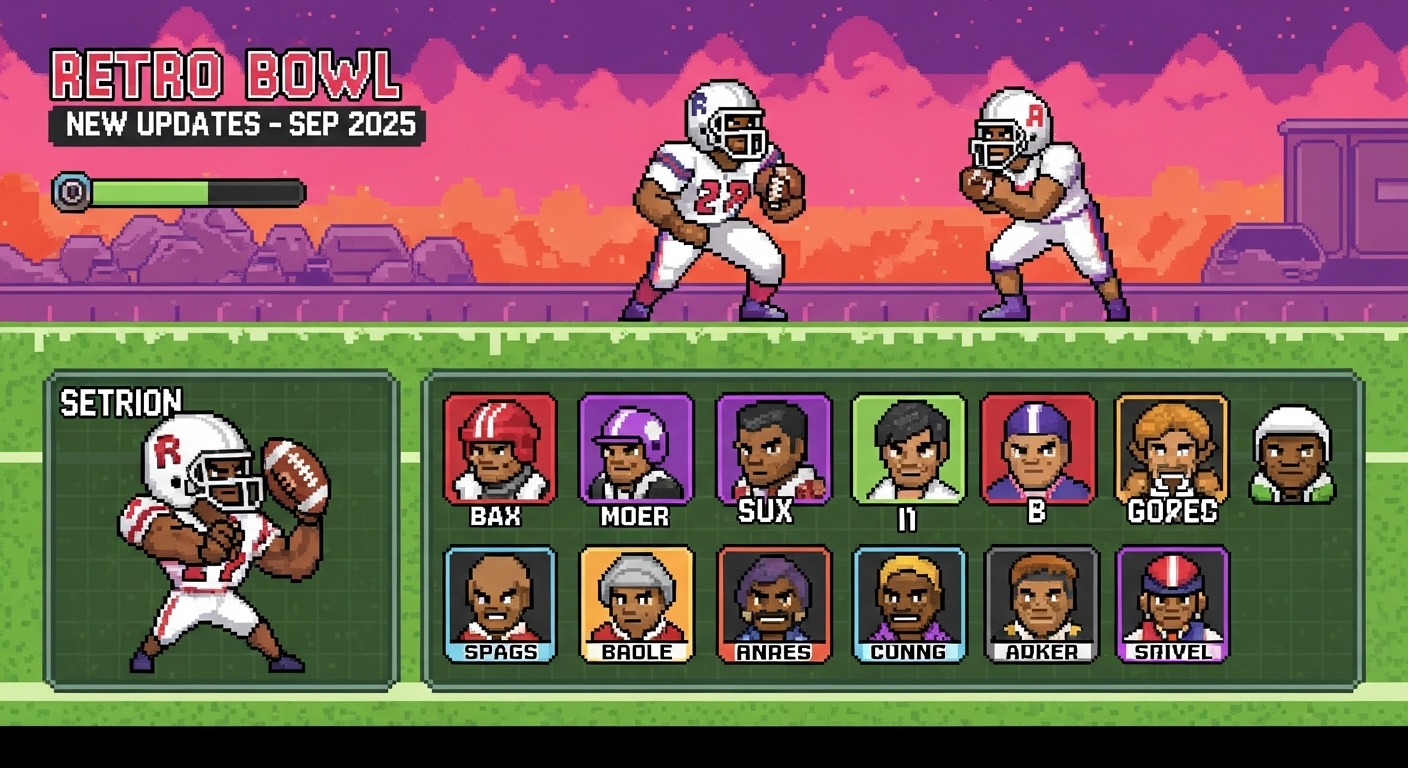Select the GOREC curly-haired player

coord(1171,448)
